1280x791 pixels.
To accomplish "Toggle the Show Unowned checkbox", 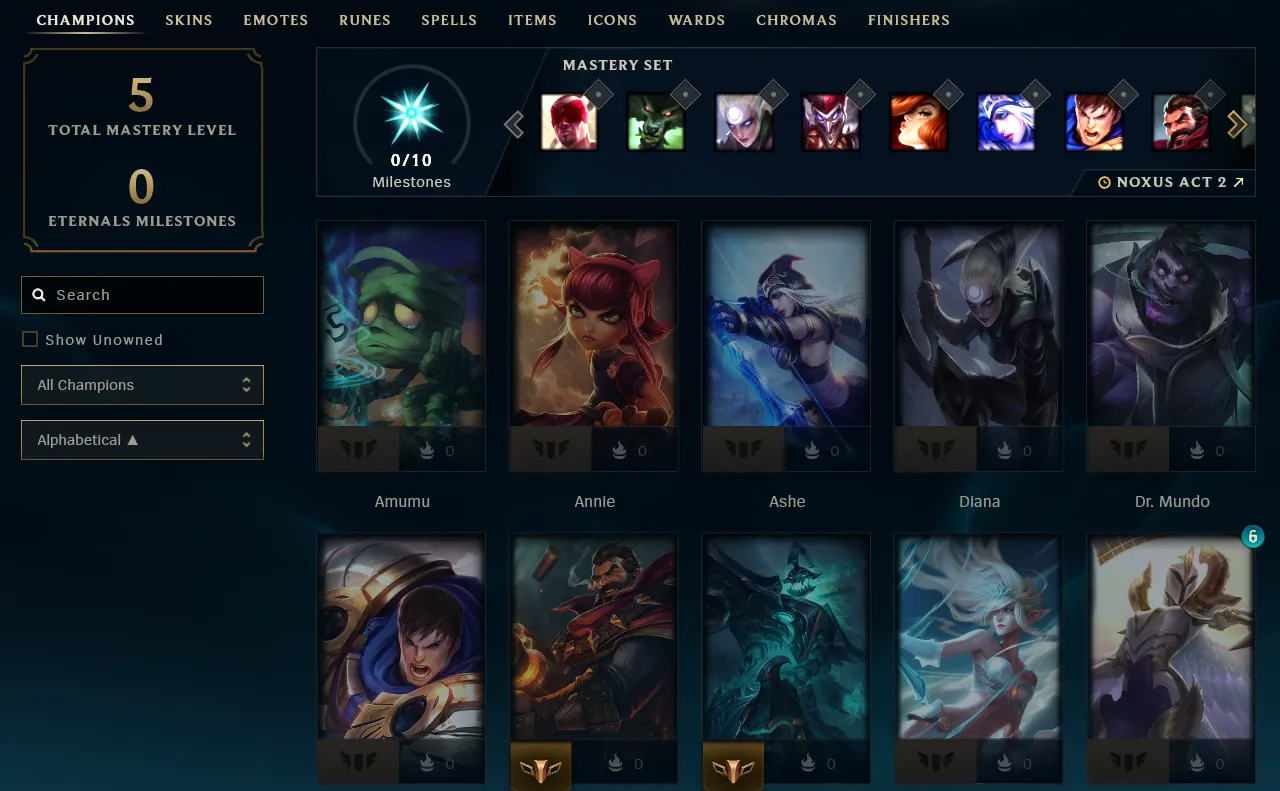I will click(30, 340).
